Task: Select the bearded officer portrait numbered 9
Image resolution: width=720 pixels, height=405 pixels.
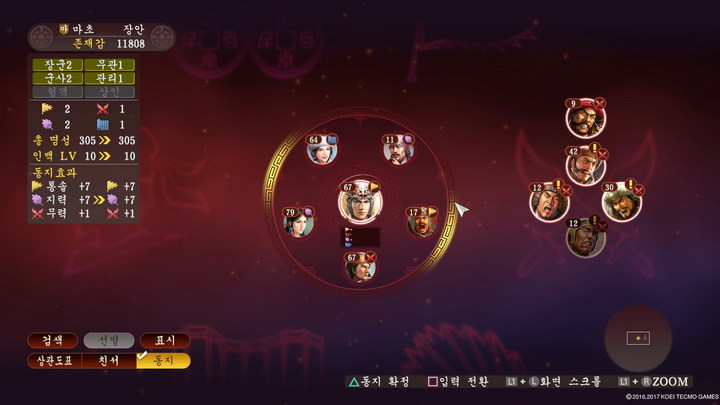Action: pos(581,118)
